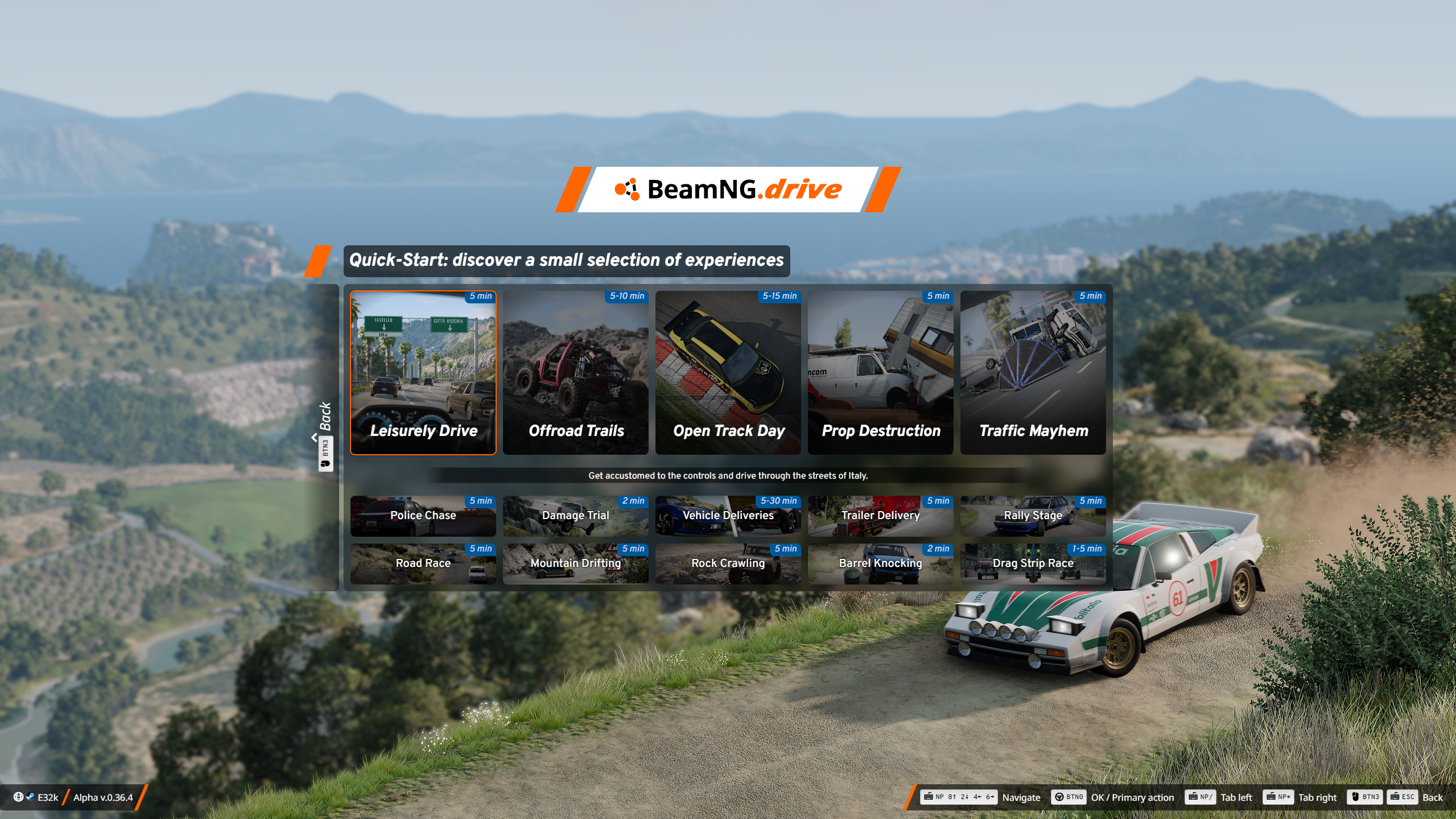Start the Rally Stage experience
1456x819 pixels.
point(1033,516)
